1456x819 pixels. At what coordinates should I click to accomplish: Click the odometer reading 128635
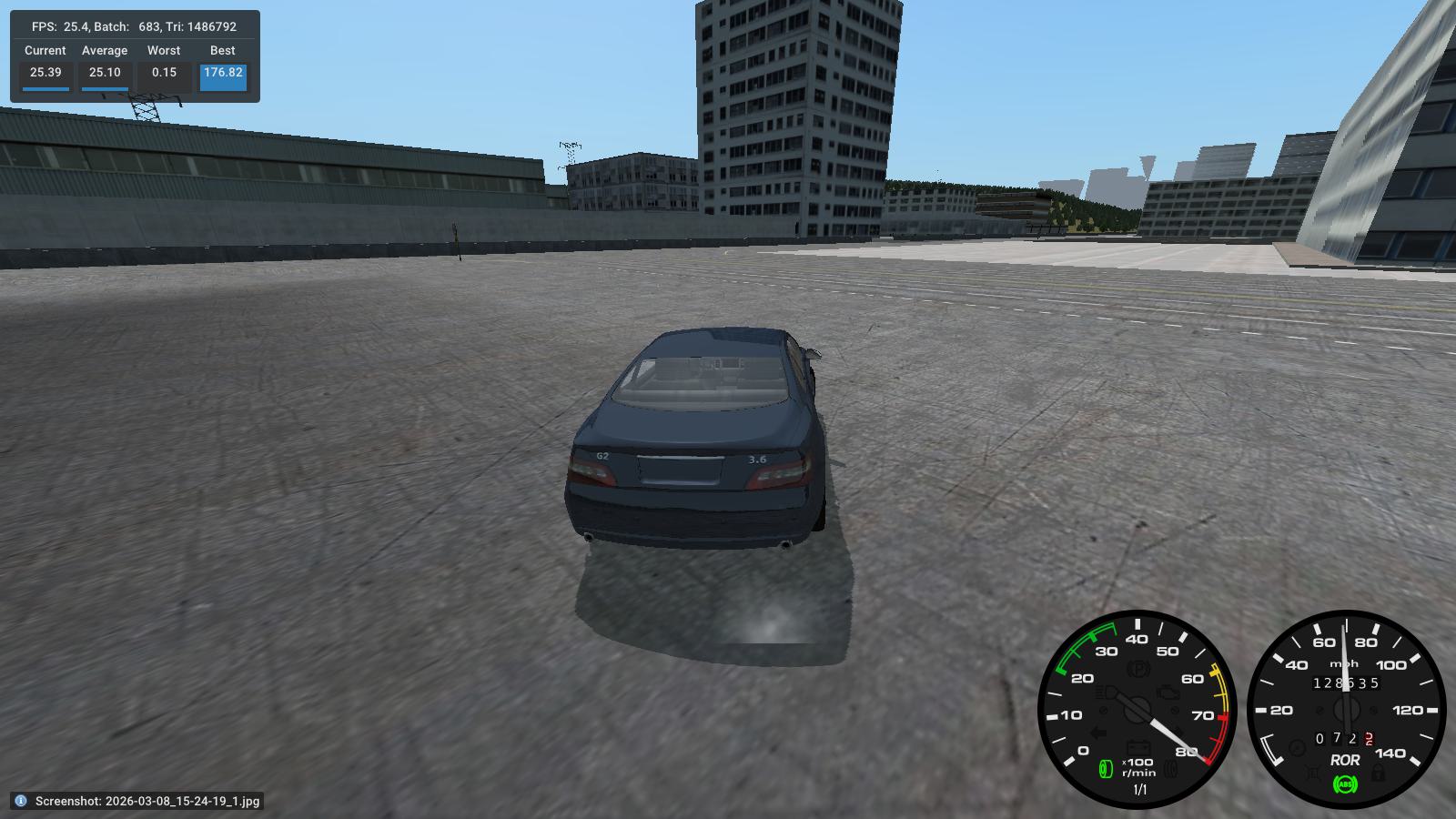click(x=1347, y=683)
